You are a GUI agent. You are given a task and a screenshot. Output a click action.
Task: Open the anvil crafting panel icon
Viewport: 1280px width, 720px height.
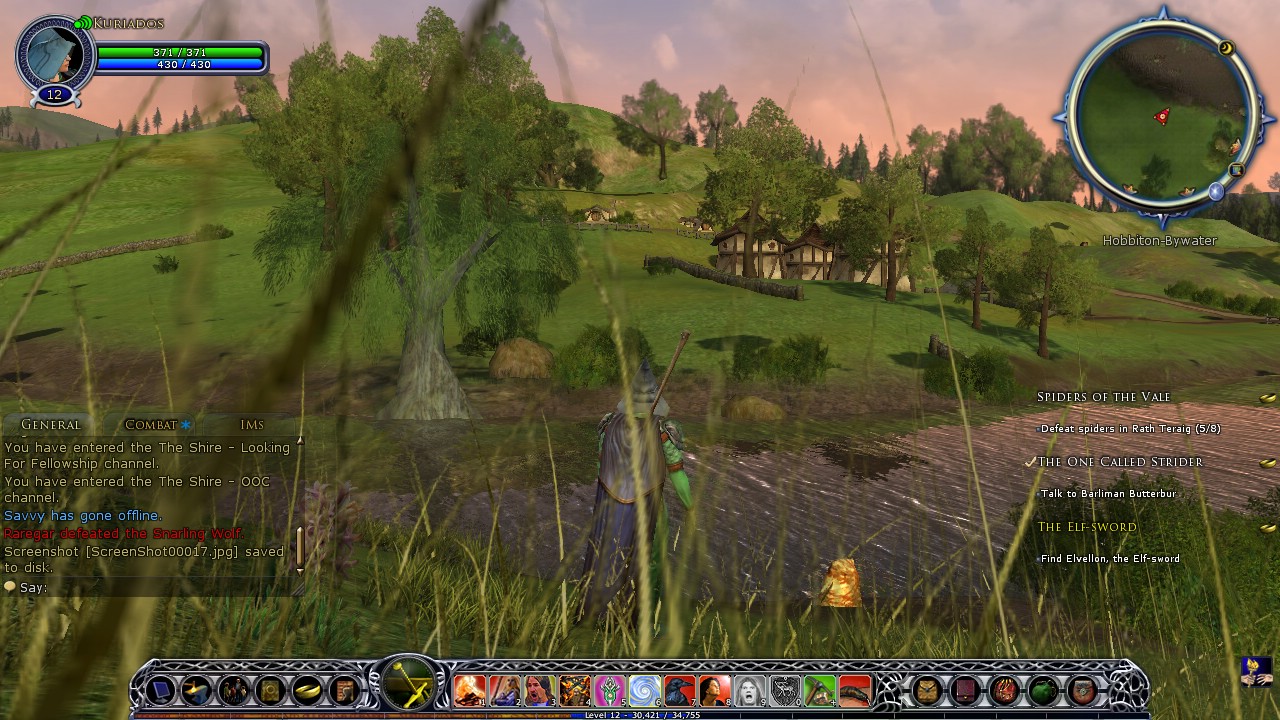point(197,690)
